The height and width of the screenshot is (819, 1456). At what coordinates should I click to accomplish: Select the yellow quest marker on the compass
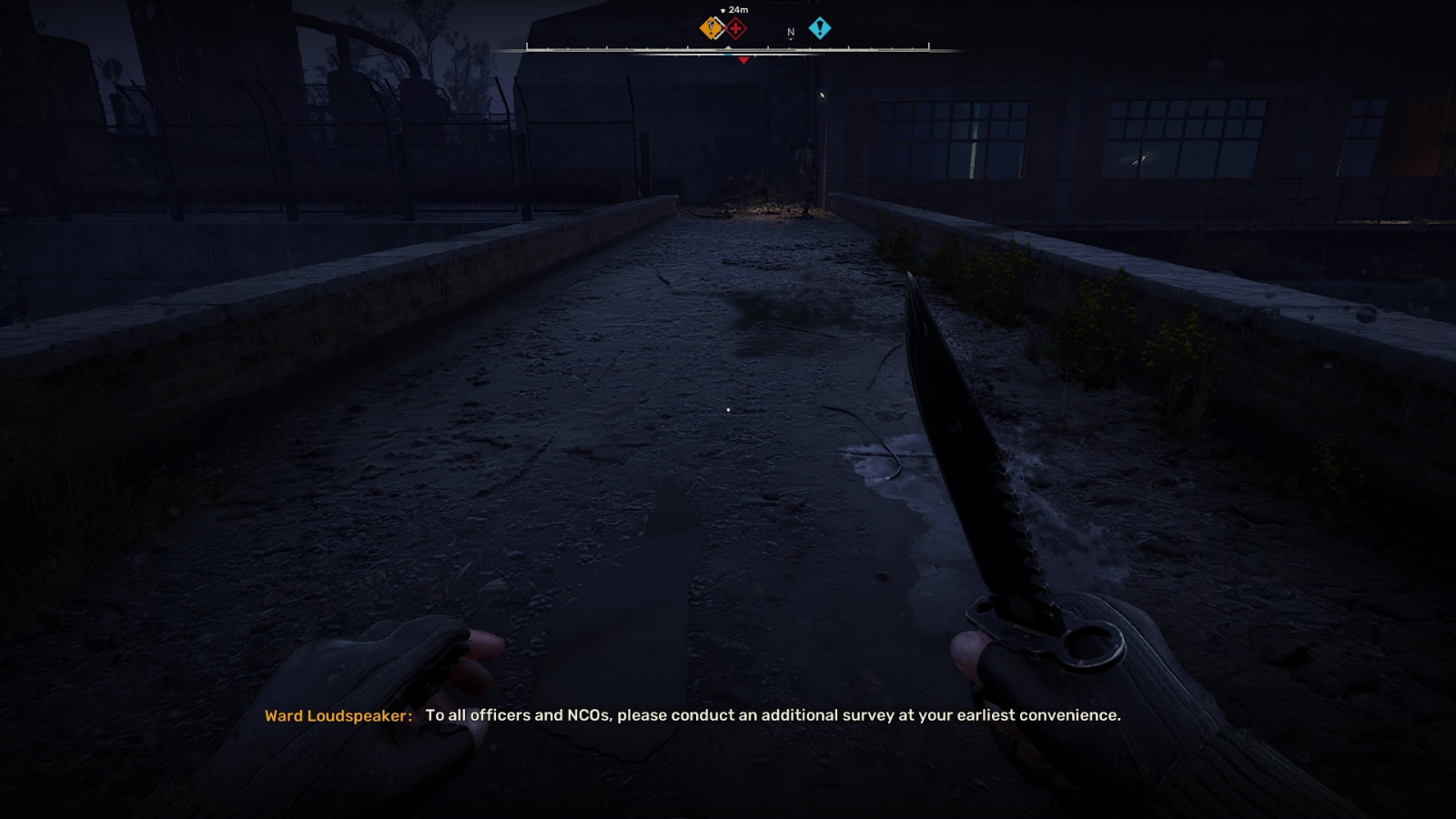(710, 26)
